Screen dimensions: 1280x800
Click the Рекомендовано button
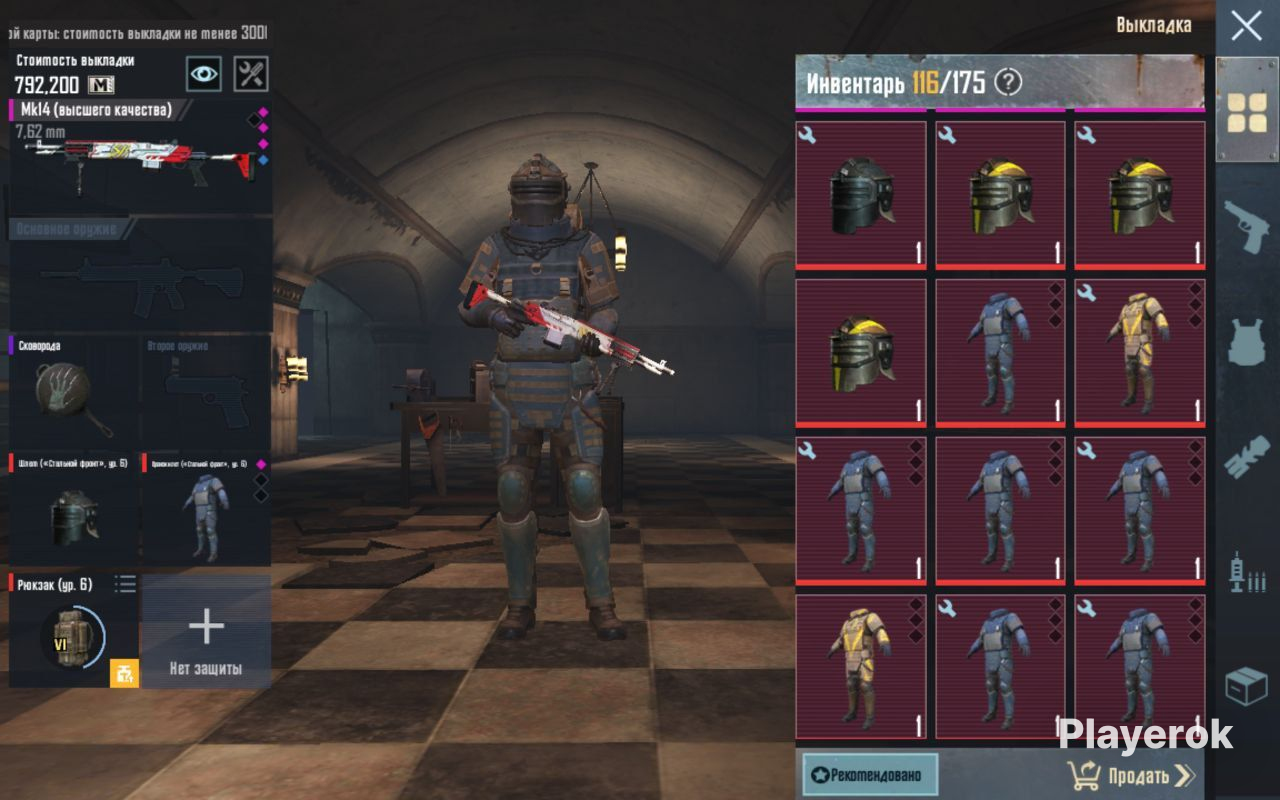(870, 774)
